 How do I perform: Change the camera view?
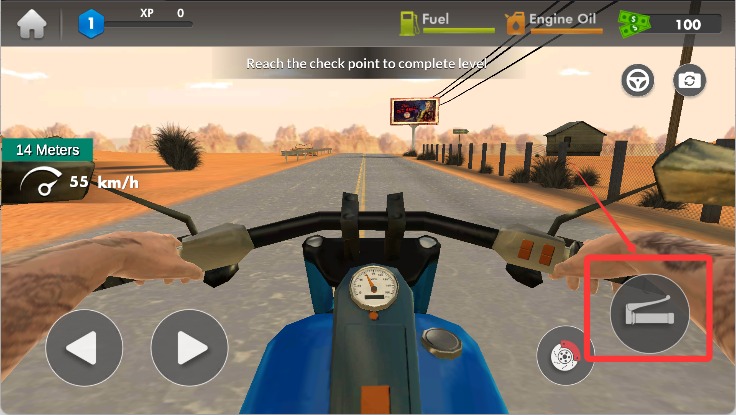pos(689,80)
